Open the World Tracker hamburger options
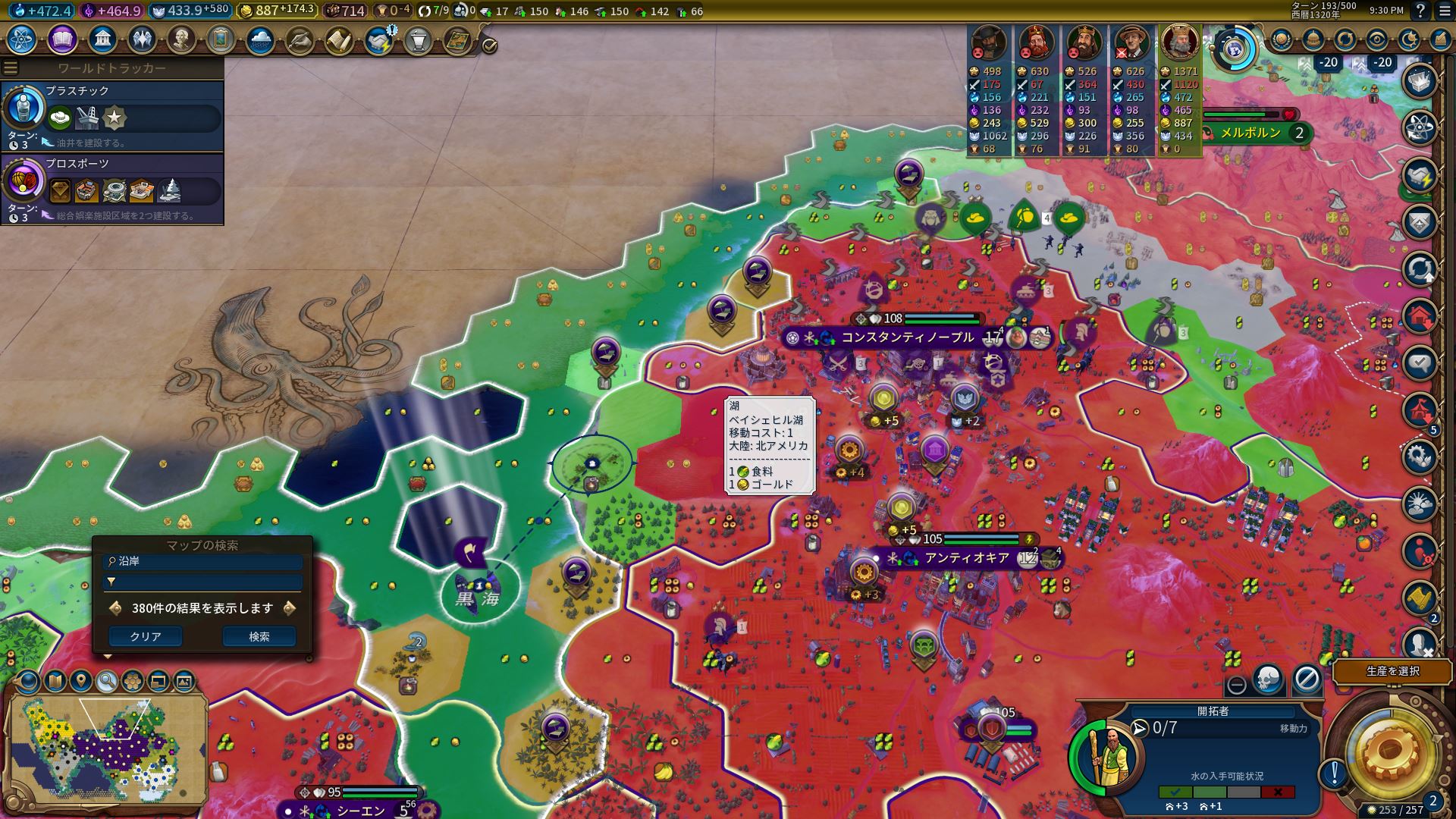Screen dimensions: 1456x819 coord(11,68)
